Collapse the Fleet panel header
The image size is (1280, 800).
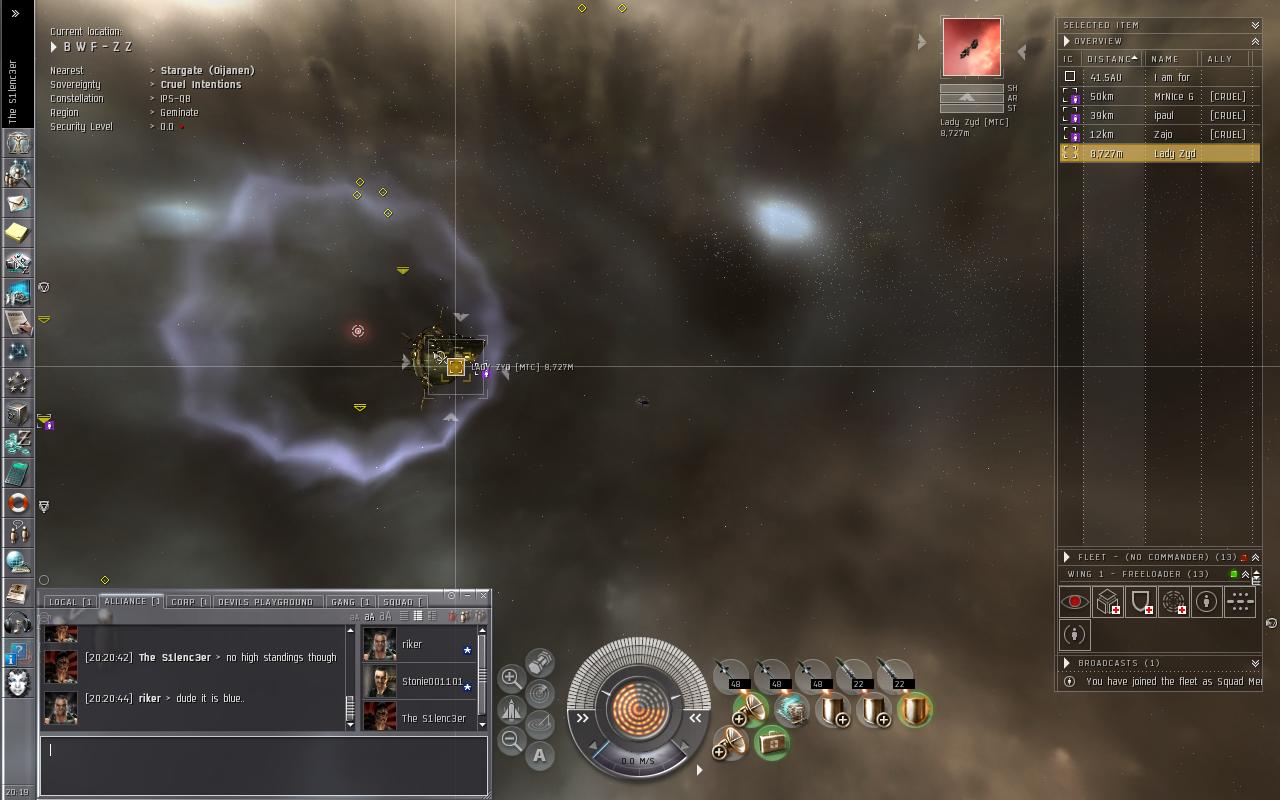pos(1255,557)
